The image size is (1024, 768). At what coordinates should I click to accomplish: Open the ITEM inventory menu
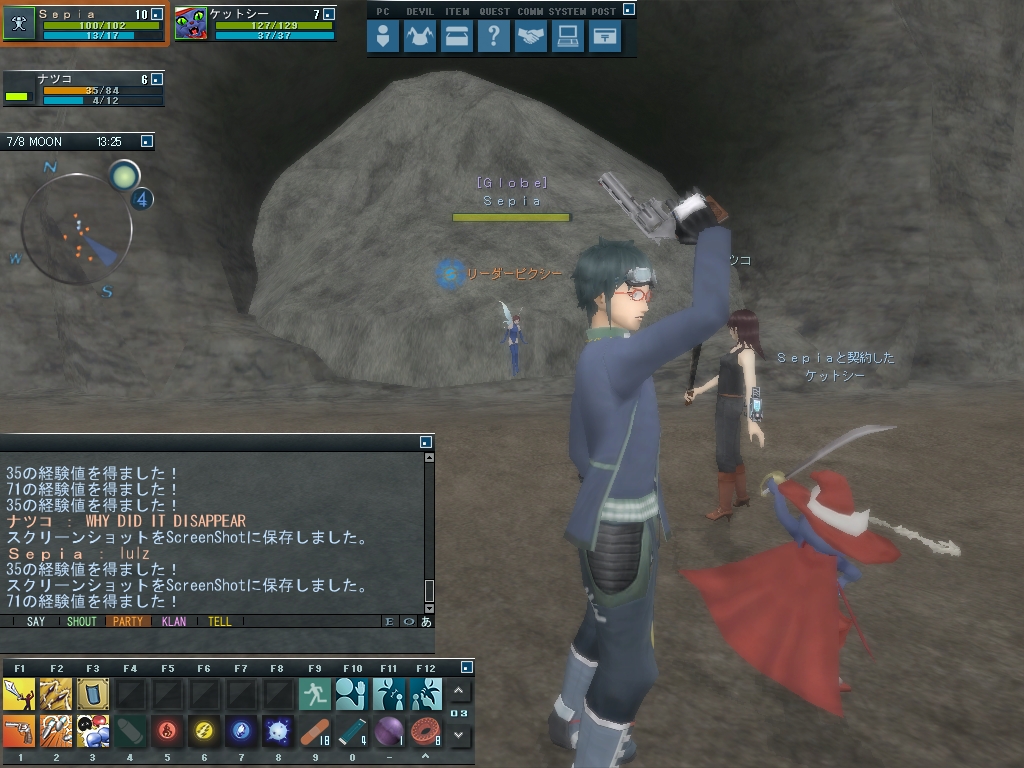457,37
